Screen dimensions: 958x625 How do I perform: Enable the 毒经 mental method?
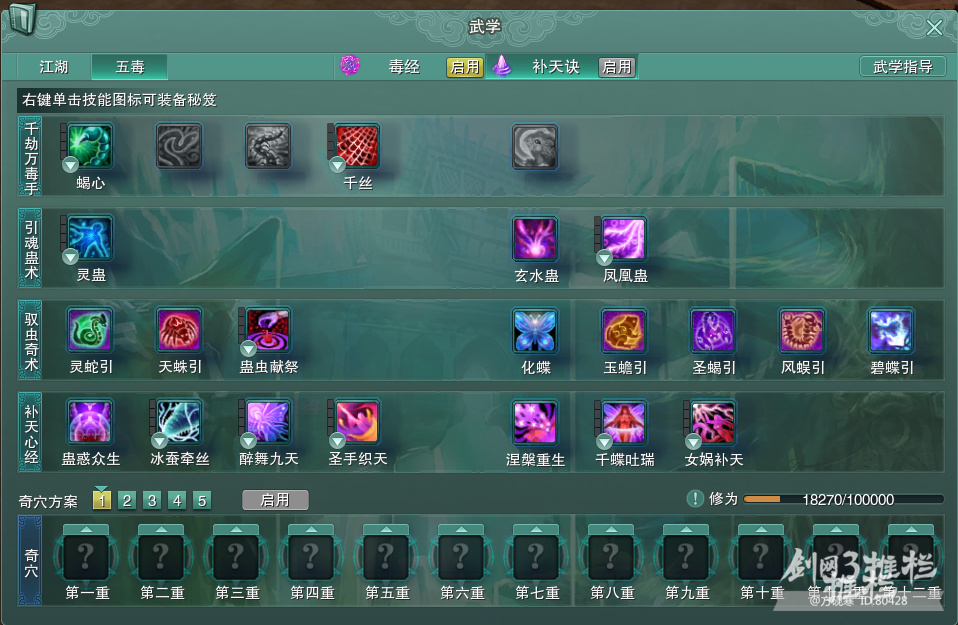click(465, 67)
